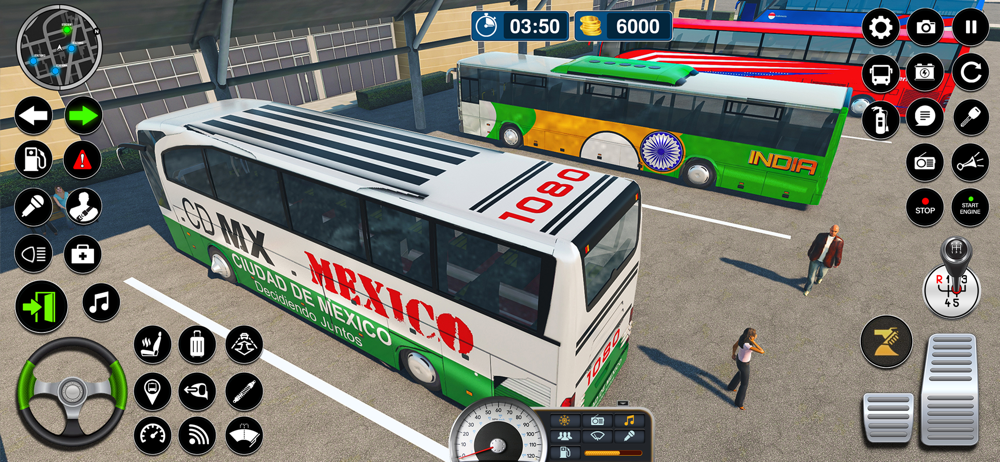
Task: Apply the brake pedal
Action: pos(888,417)
